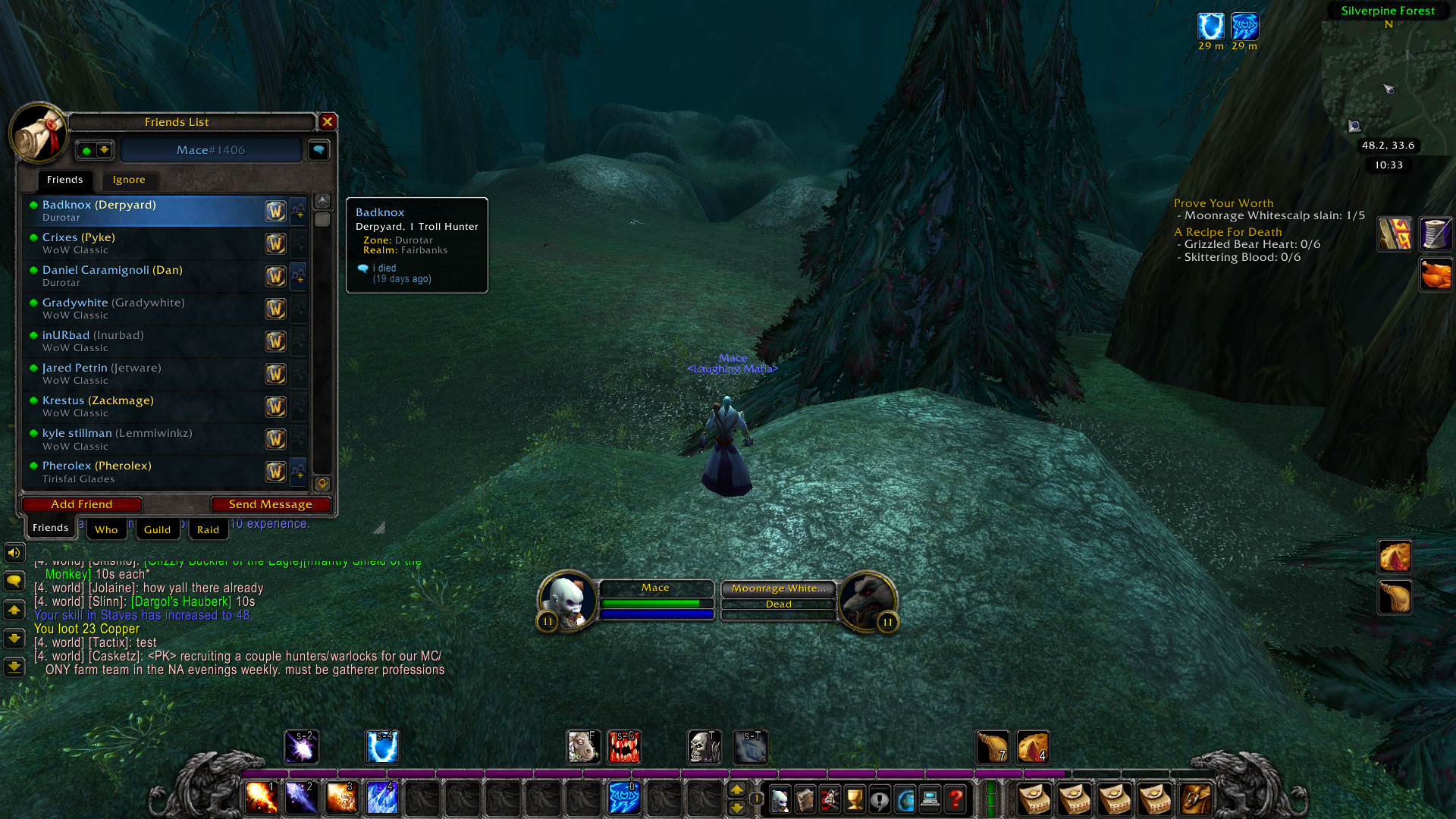The width and height of the screenshot is (1456, 819).
Task: Select the Moonrage Whitescalp target frame
Action: tap(779, 588)
